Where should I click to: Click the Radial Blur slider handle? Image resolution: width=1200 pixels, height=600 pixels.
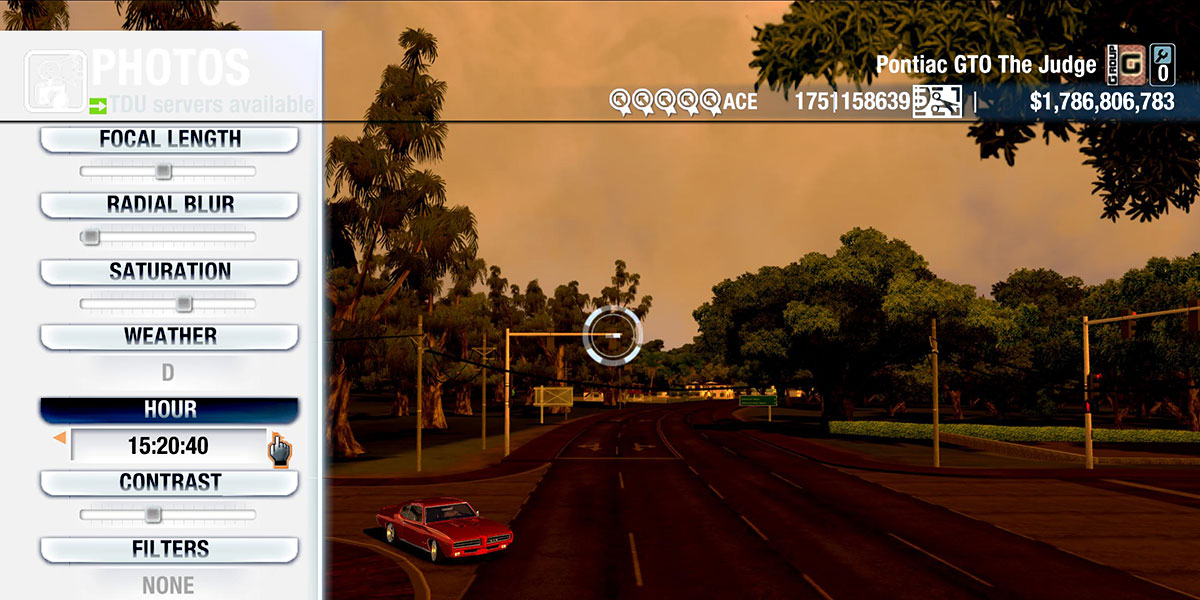pos(91,237)
